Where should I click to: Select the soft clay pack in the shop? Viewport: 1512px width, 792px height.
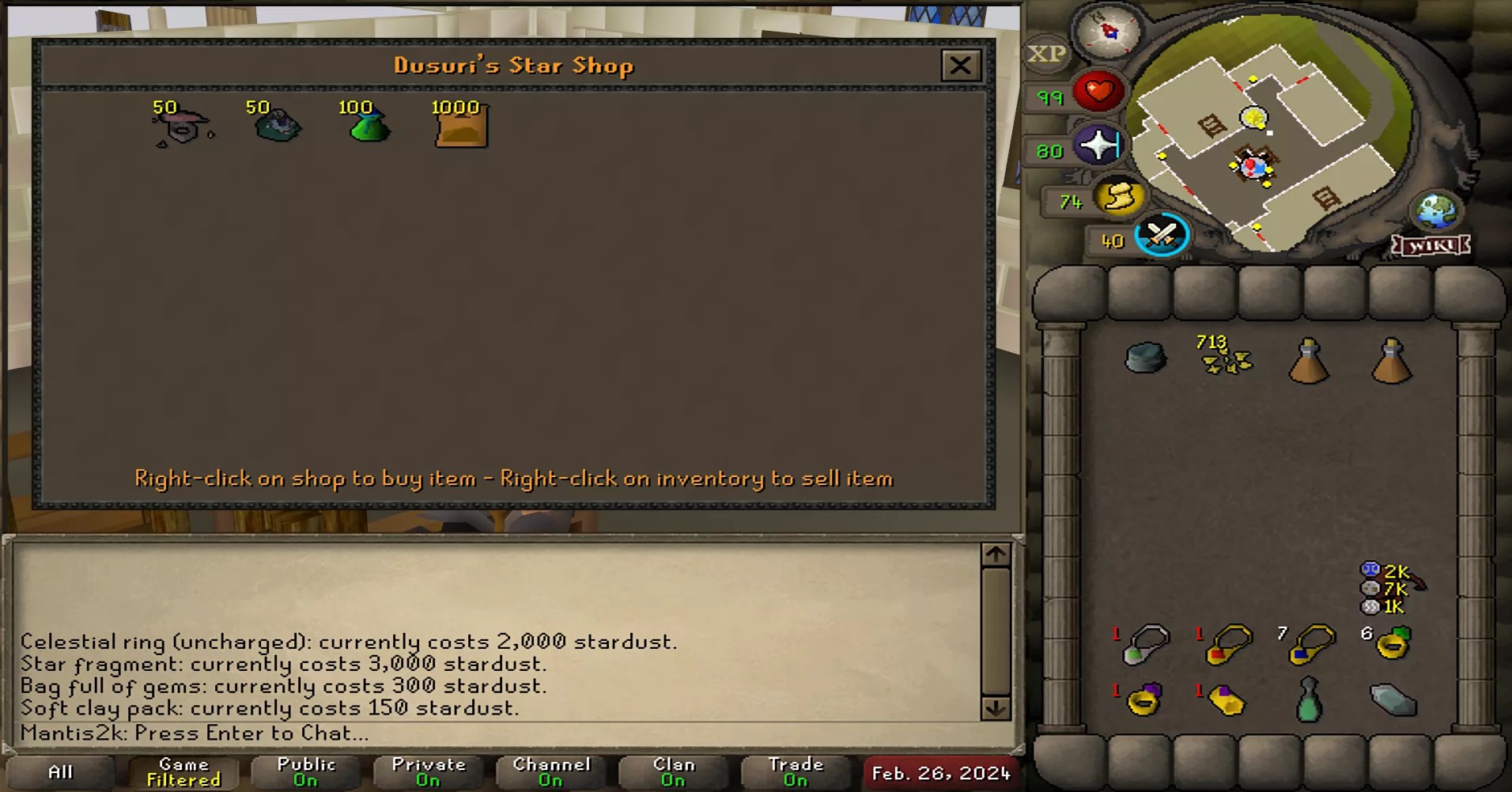pyautogui.click(x=459, y=127)
